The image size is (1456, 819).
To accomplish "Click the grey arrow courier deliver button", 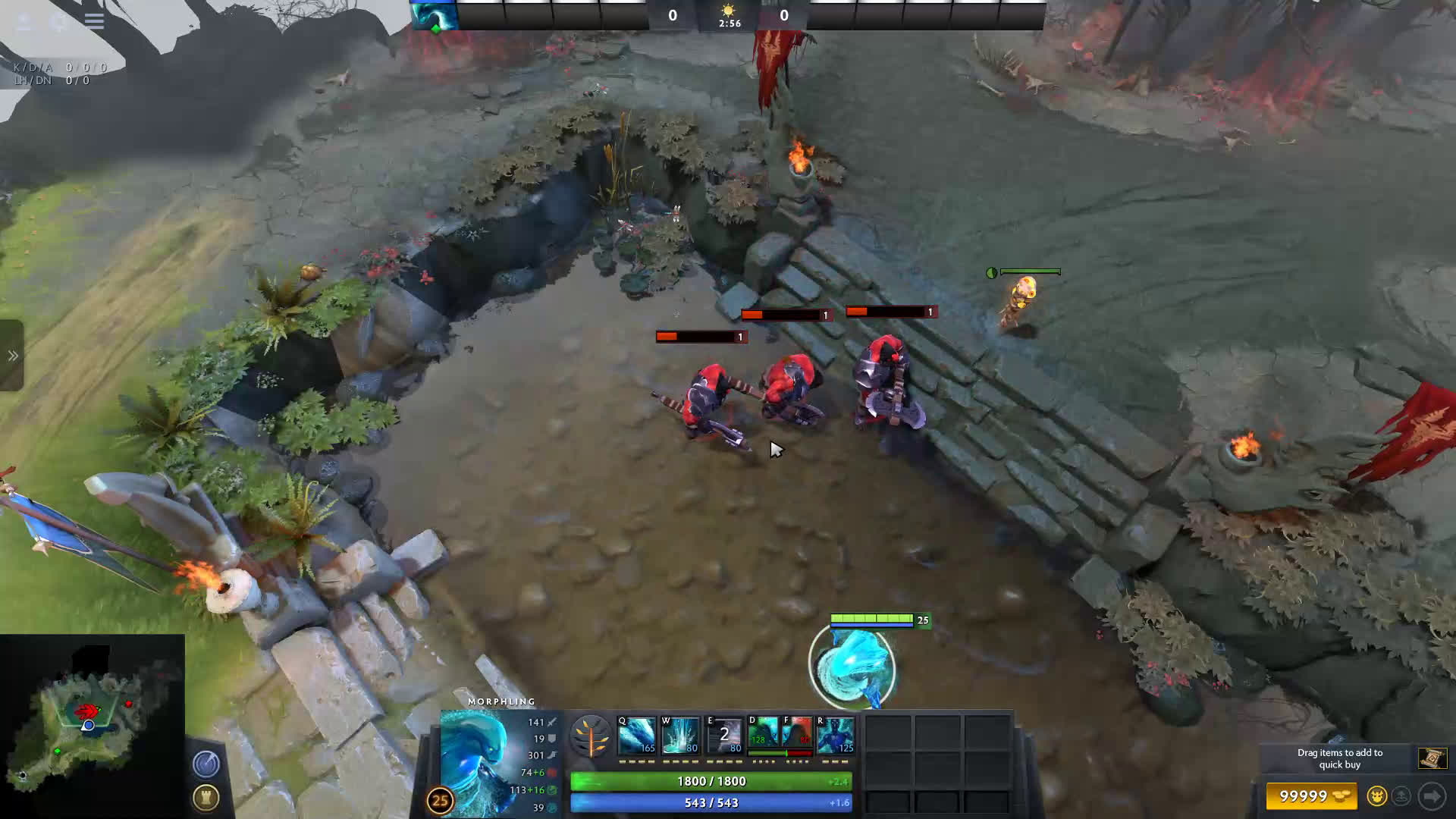I will 1432,796.
